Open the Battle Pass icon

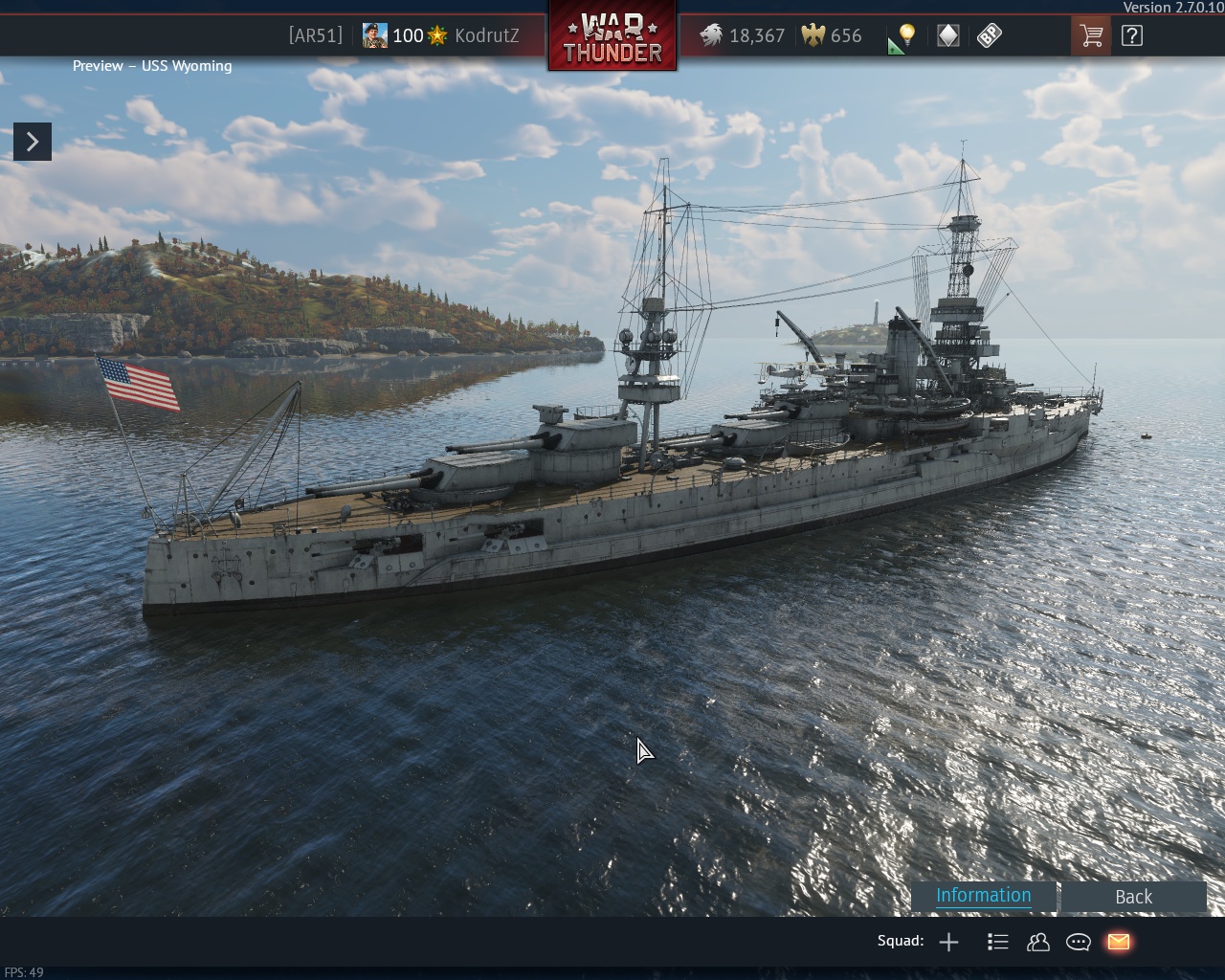pos(990,36)
